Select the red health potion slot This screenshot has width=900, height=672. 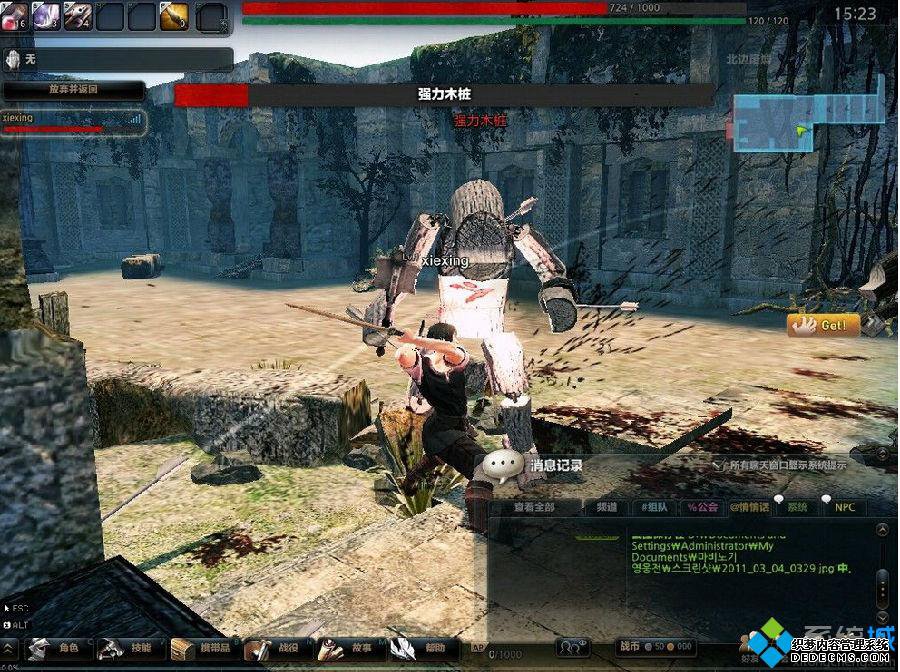[x=14, y=15]
